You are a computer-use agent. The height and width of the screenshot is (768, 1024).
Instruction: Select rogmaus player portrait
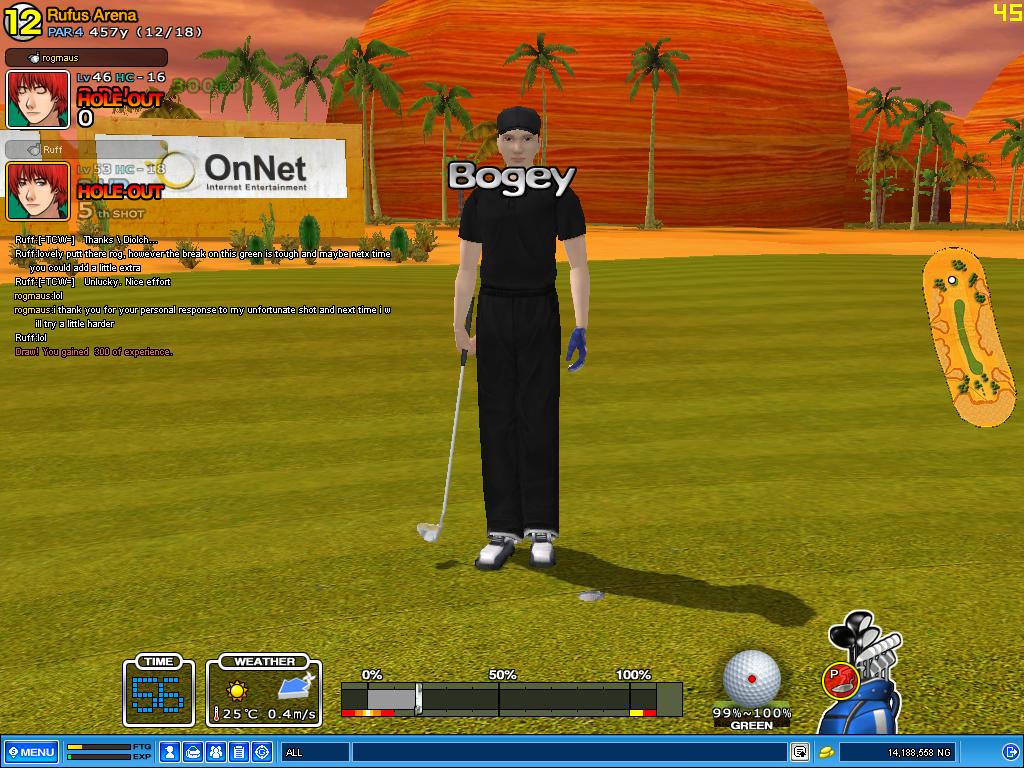click(x=38, y=99)
